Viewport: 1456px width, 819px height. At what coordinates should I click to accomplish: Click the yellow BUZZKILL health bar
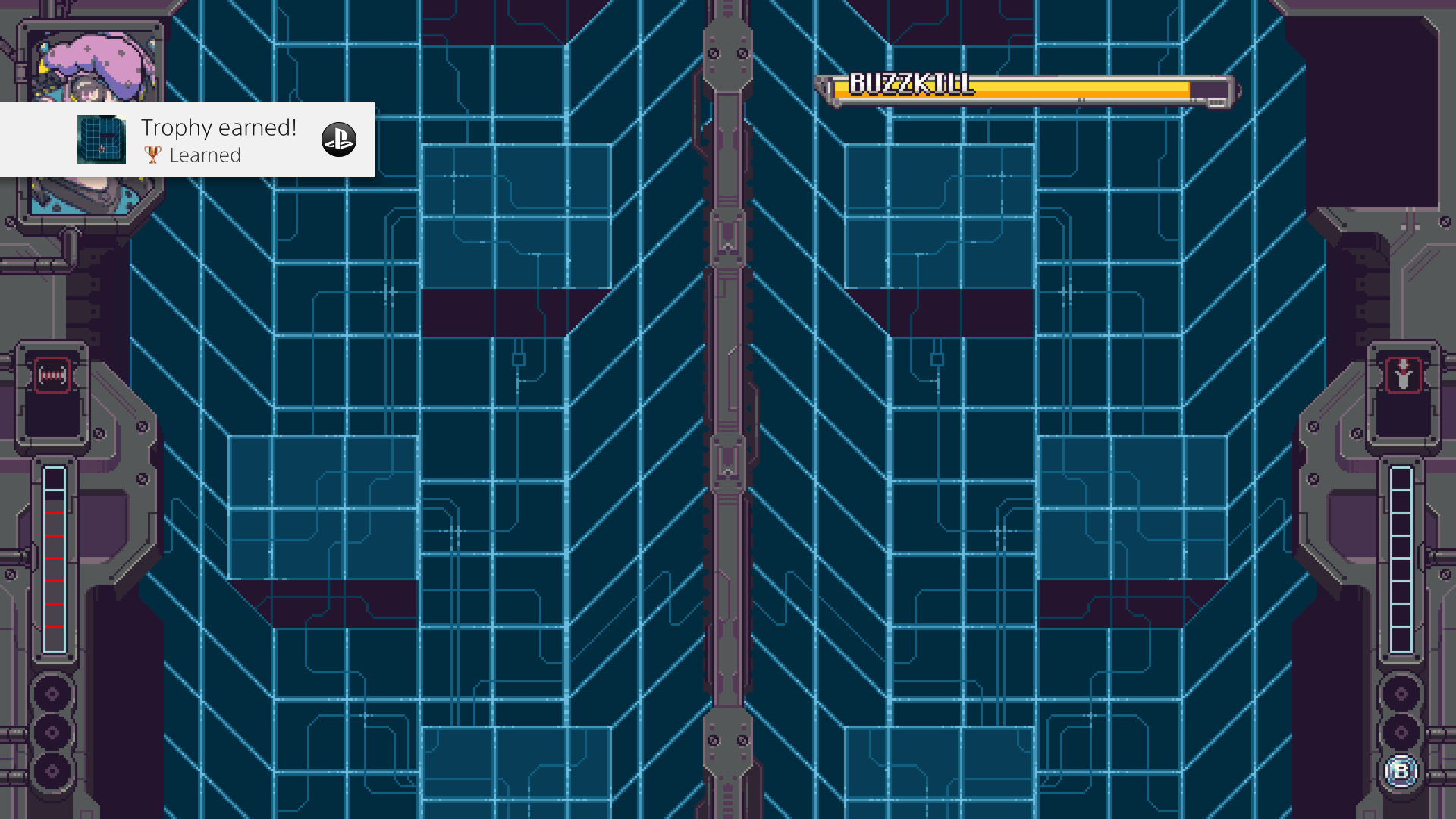coord(1062,89)
